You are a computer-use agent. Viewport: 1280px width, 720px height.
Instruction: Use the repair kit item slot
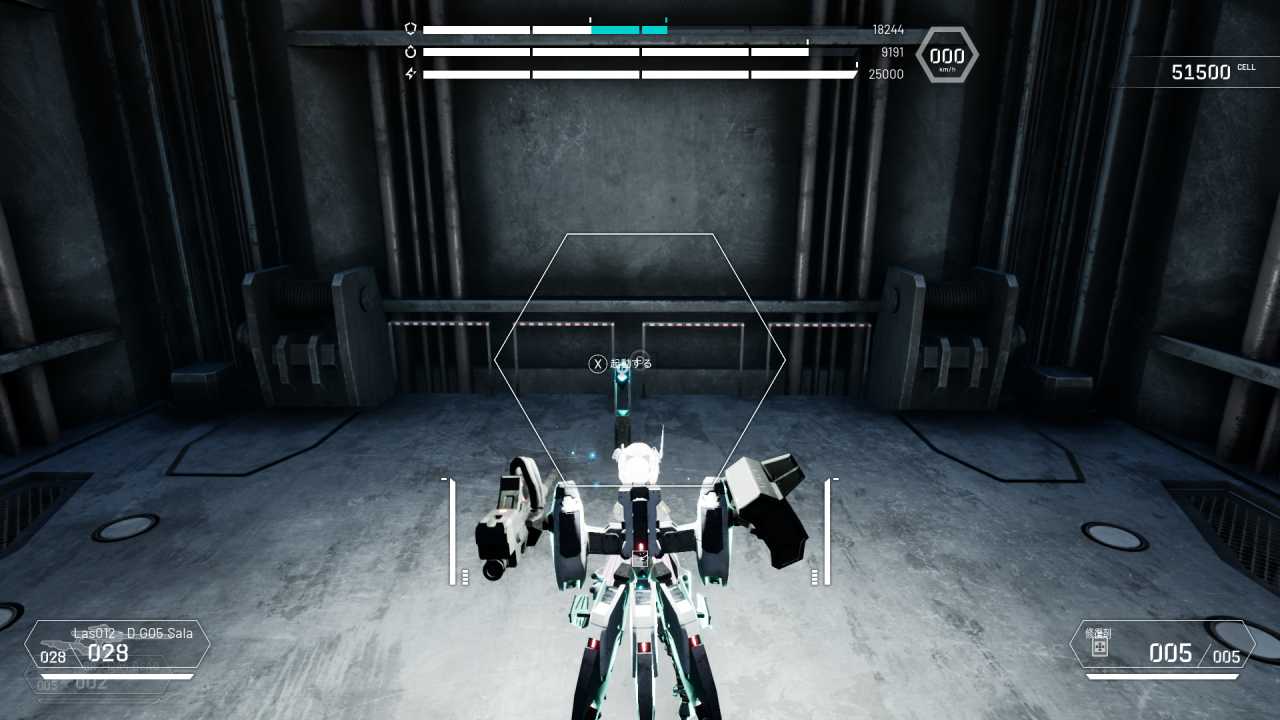[x=1162, y=645]
